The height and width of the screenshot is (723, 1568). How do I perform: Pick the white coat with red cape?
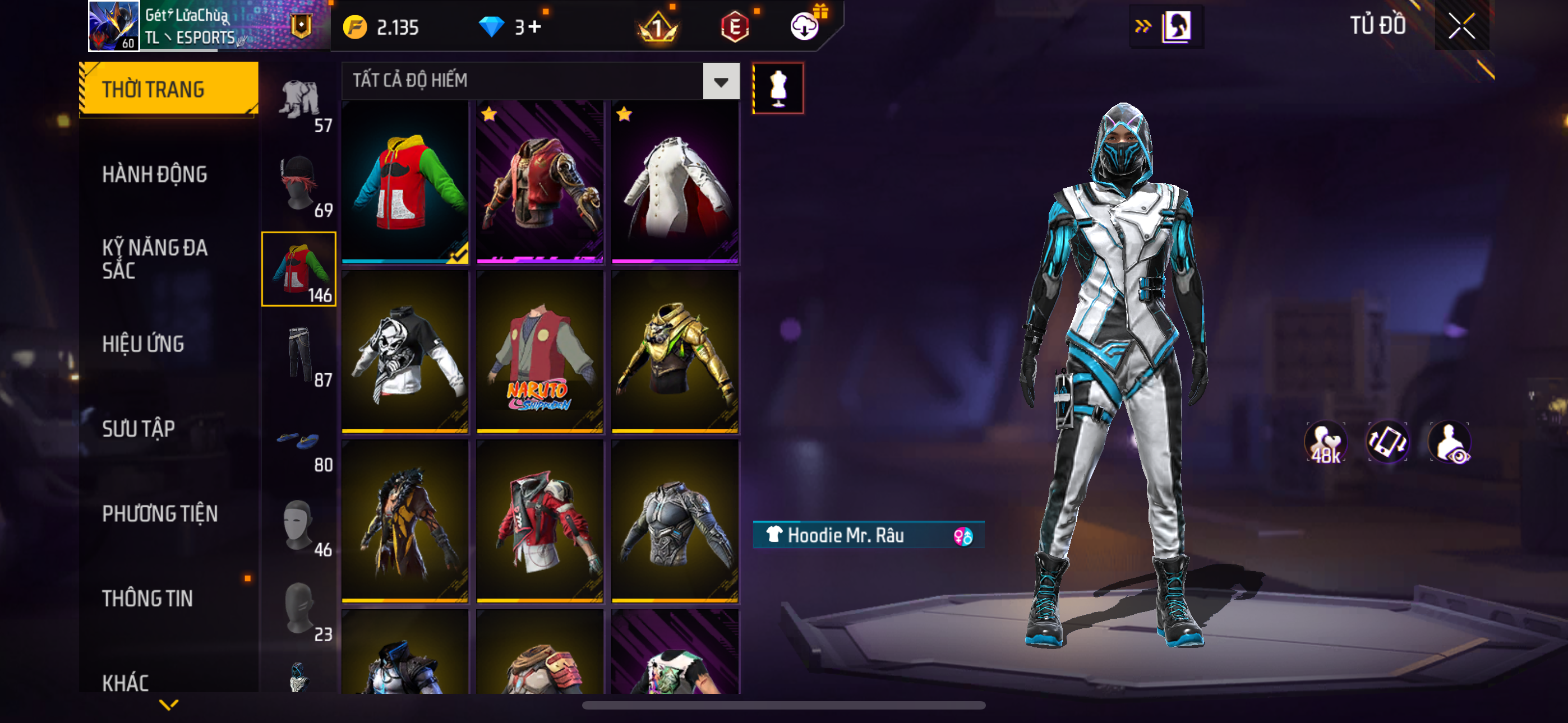pyautogui.click(x=675, y=182)
